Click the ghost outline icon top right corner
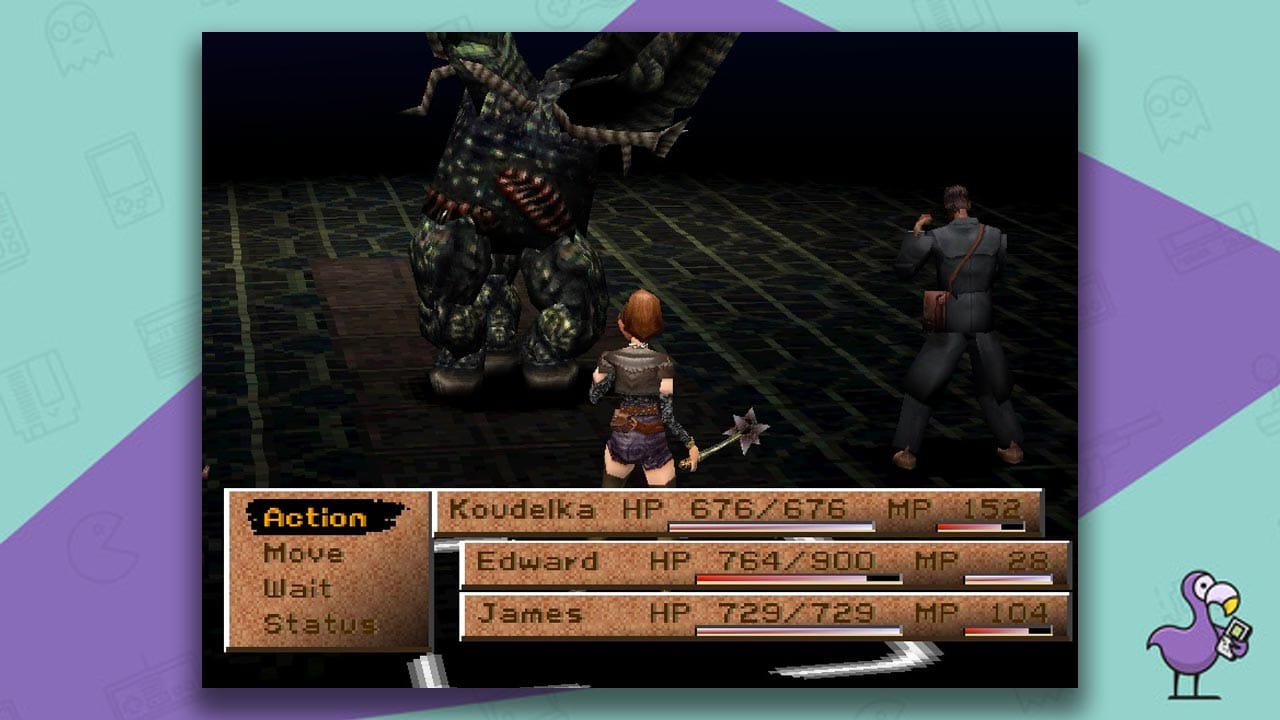This screenshot has width=1280, height=720. tap(1174, 116)
